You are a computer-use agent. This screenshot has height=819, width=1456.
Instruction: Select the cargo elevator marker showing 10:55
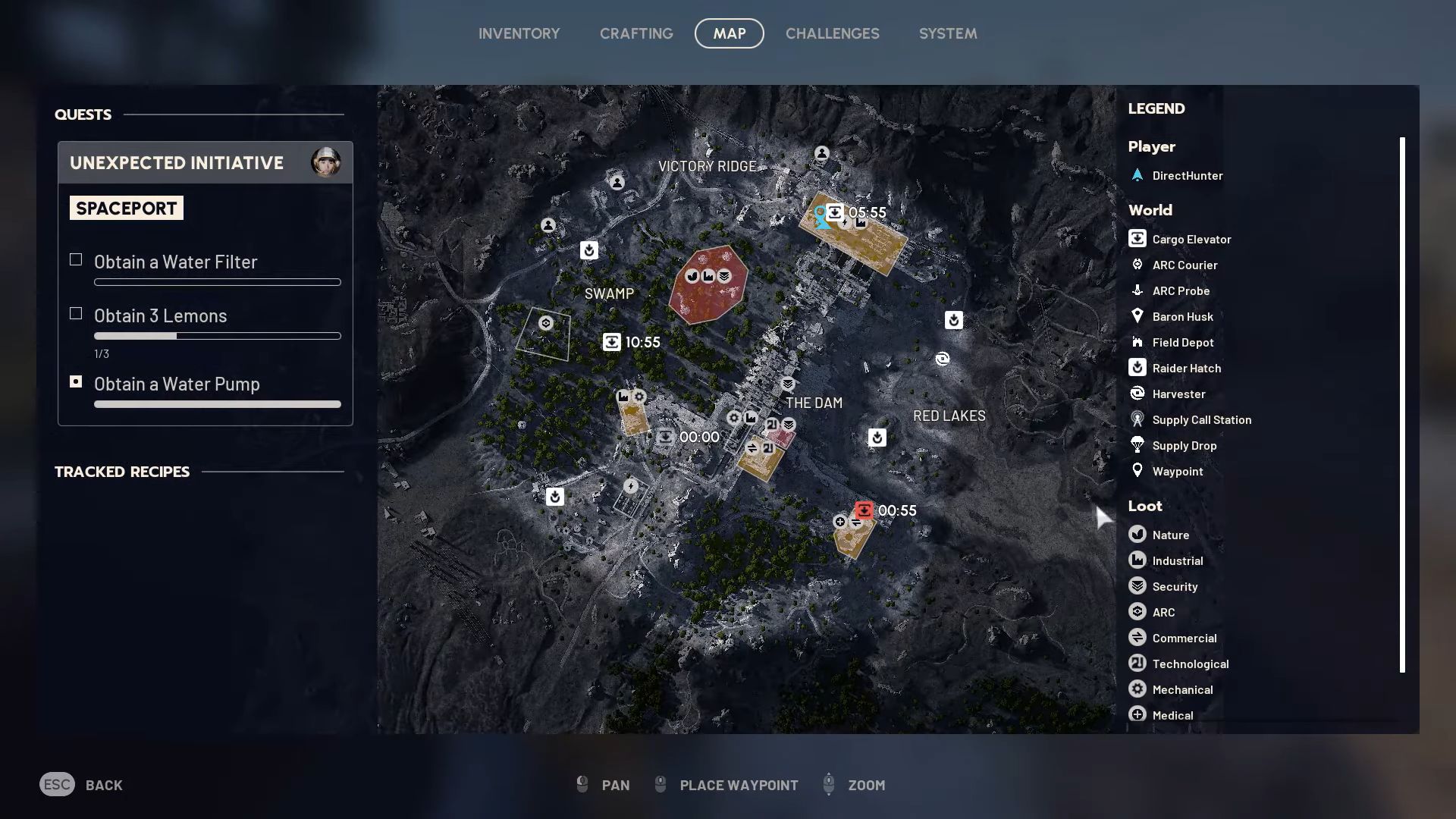point(612,342)
